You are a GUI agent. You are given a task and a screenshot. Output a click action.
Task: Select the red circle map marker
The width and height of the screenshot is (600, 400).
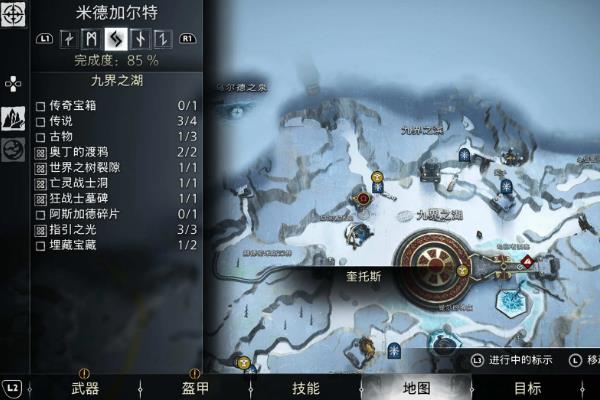(x=364, y=200)
